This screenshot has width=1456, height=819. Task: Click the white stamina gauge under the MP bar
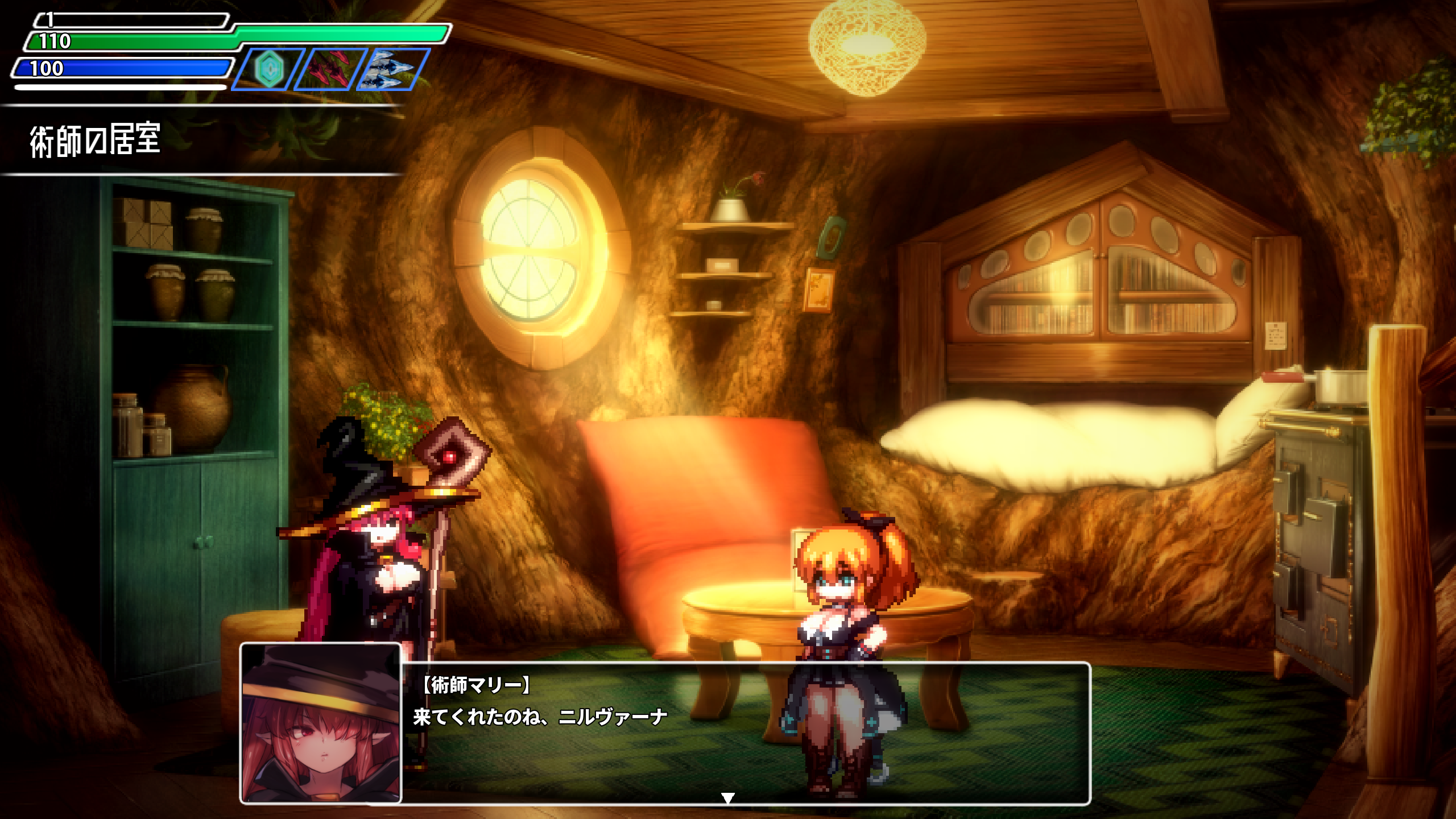119,88
